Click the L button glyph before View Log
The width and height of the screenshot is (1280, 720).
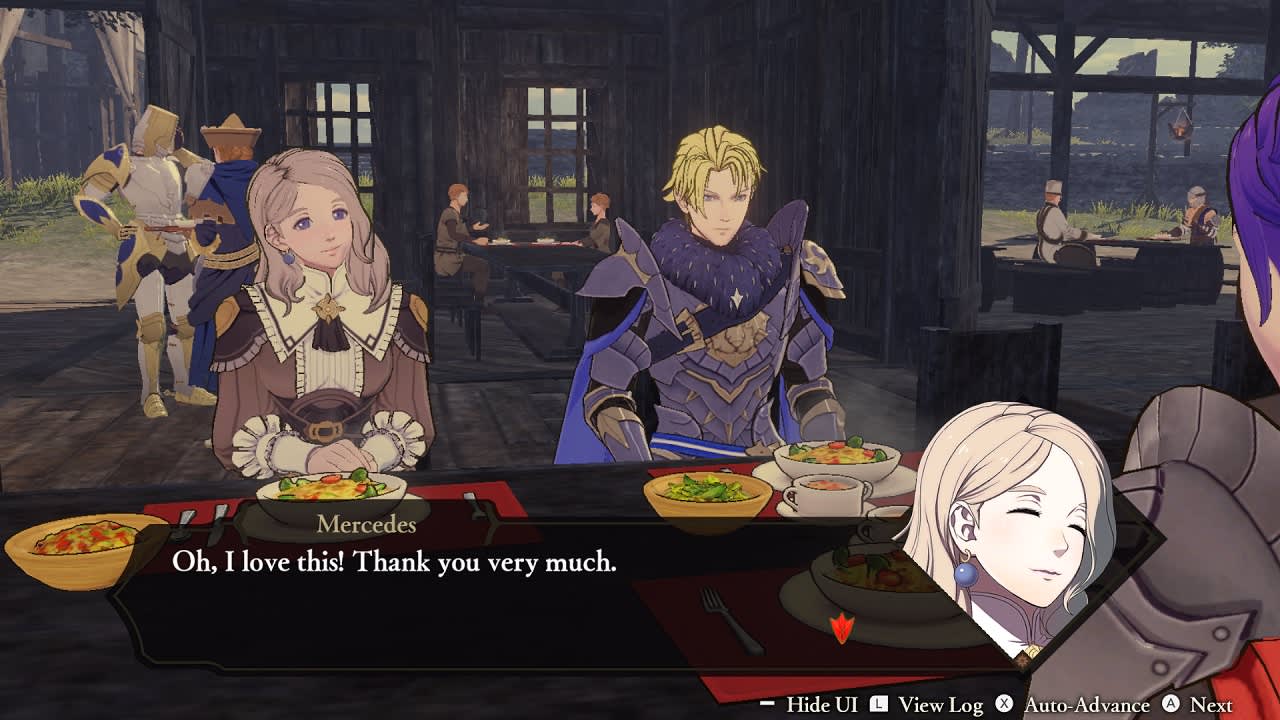pyautogui.click(x=879, y=703)
